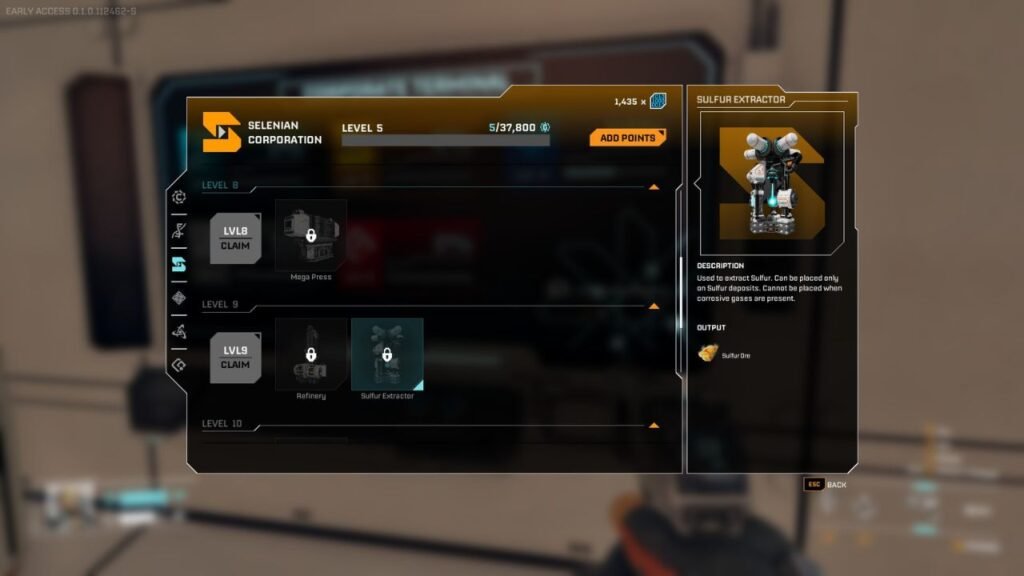Toggle the Level 10 section arrow
The image size is (1024, 576).
[x=654, y=425]
